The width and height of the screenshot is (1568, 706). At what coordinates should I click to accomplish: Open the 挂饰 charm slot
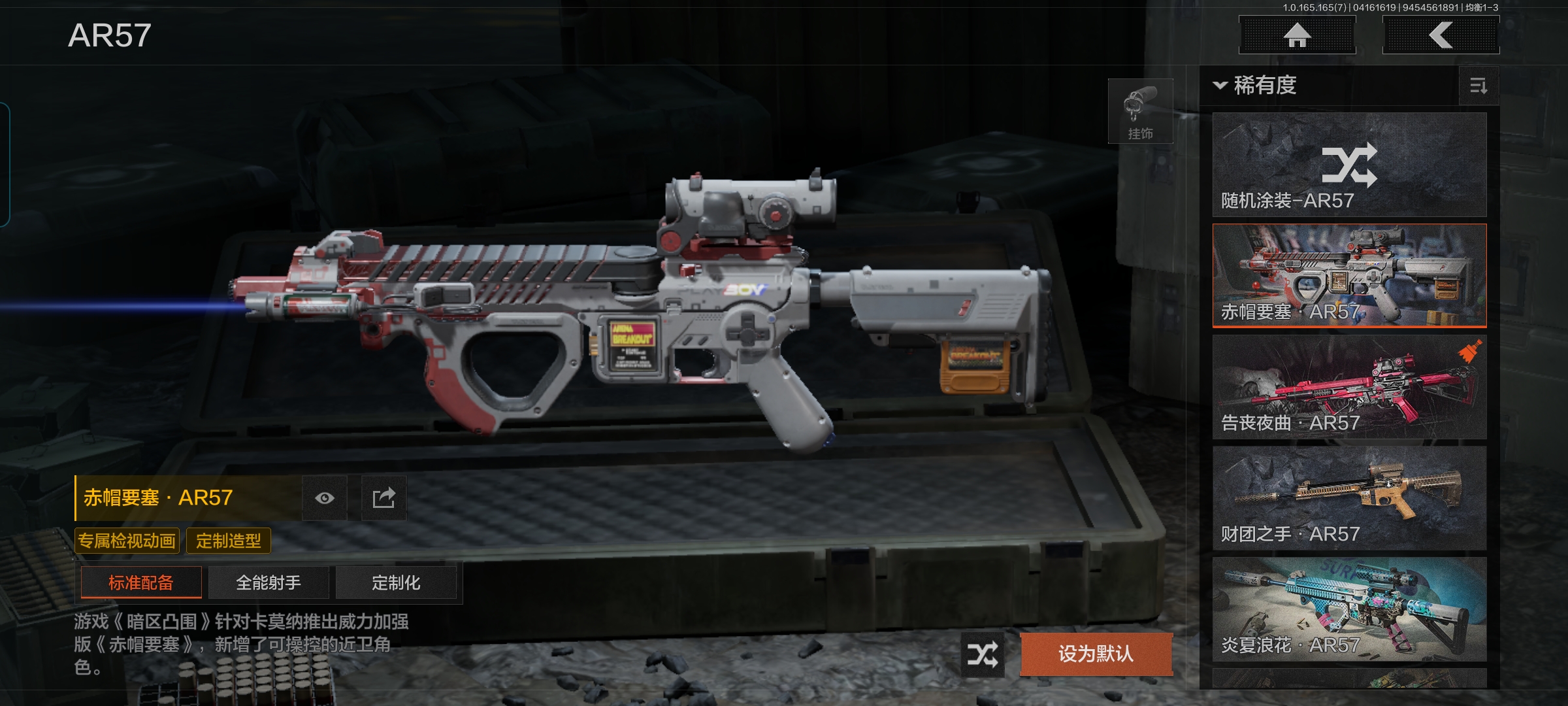(1140, 111)
